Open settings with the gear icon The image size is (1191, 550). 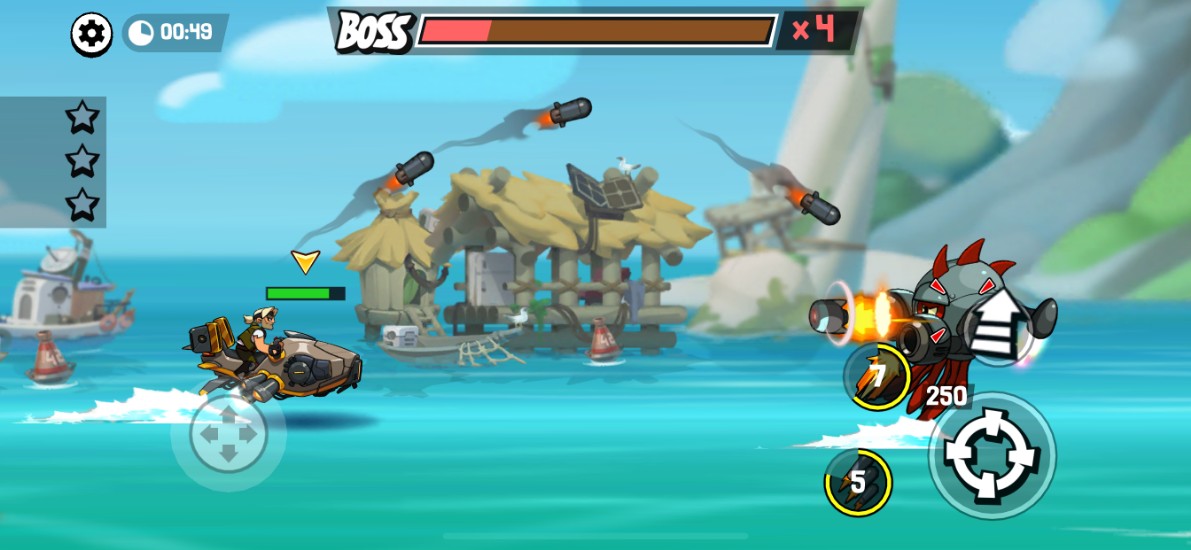coord(92,35)
